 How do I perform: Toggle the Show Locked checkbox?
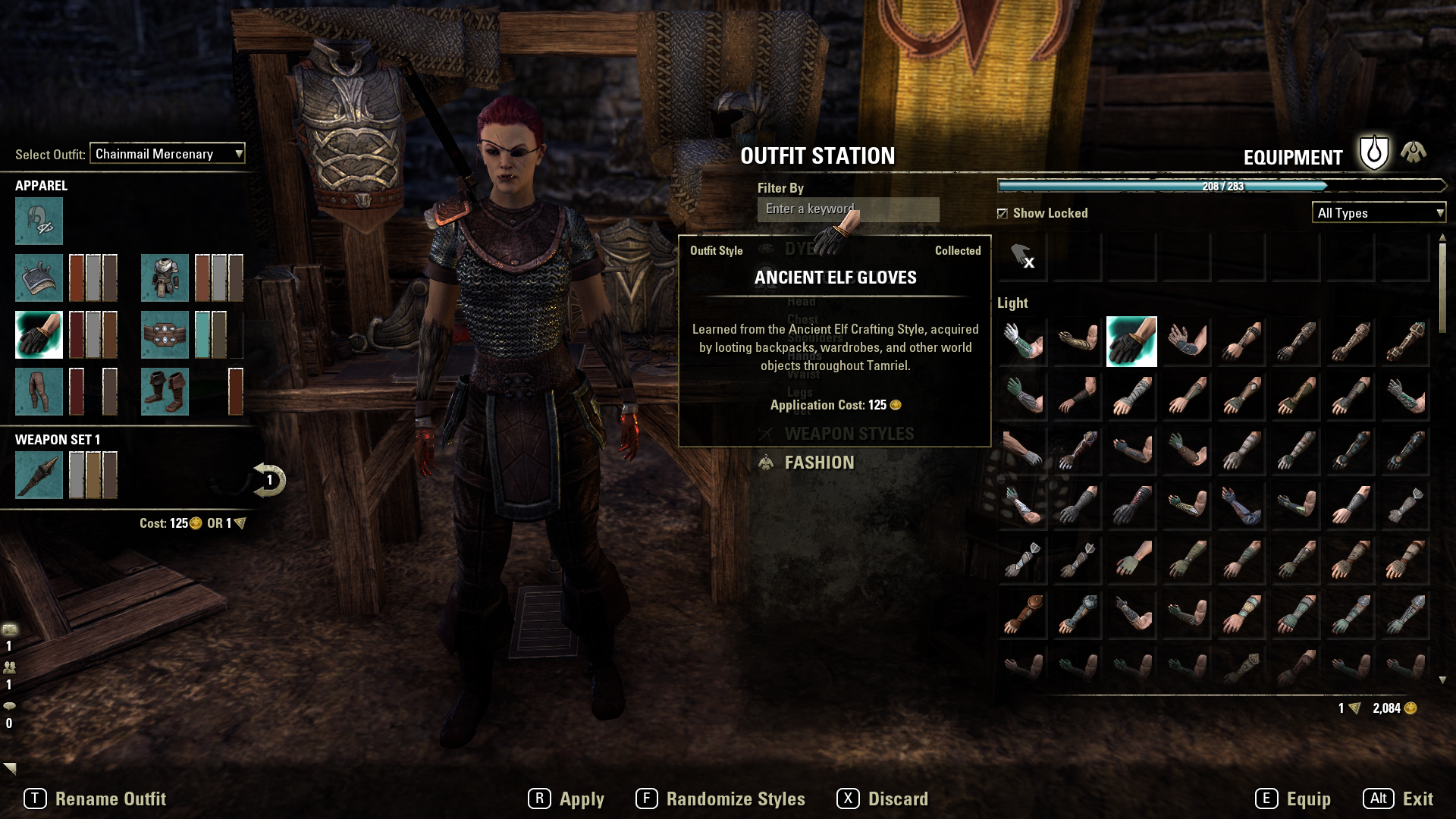(1003, 214)
